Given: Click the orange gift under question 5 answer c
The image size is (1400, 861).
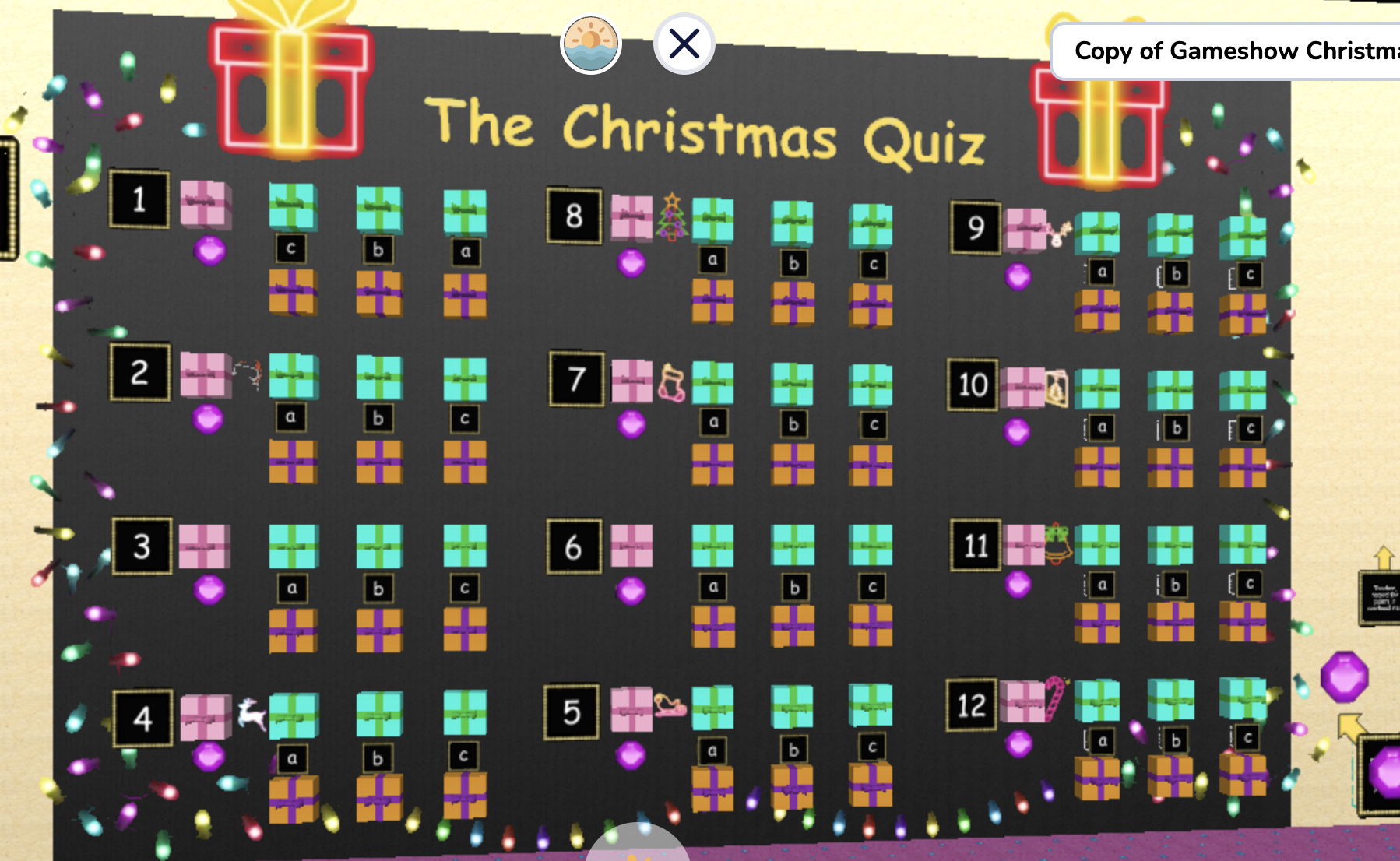Looking at the screenshot, I should pos(871,786).
